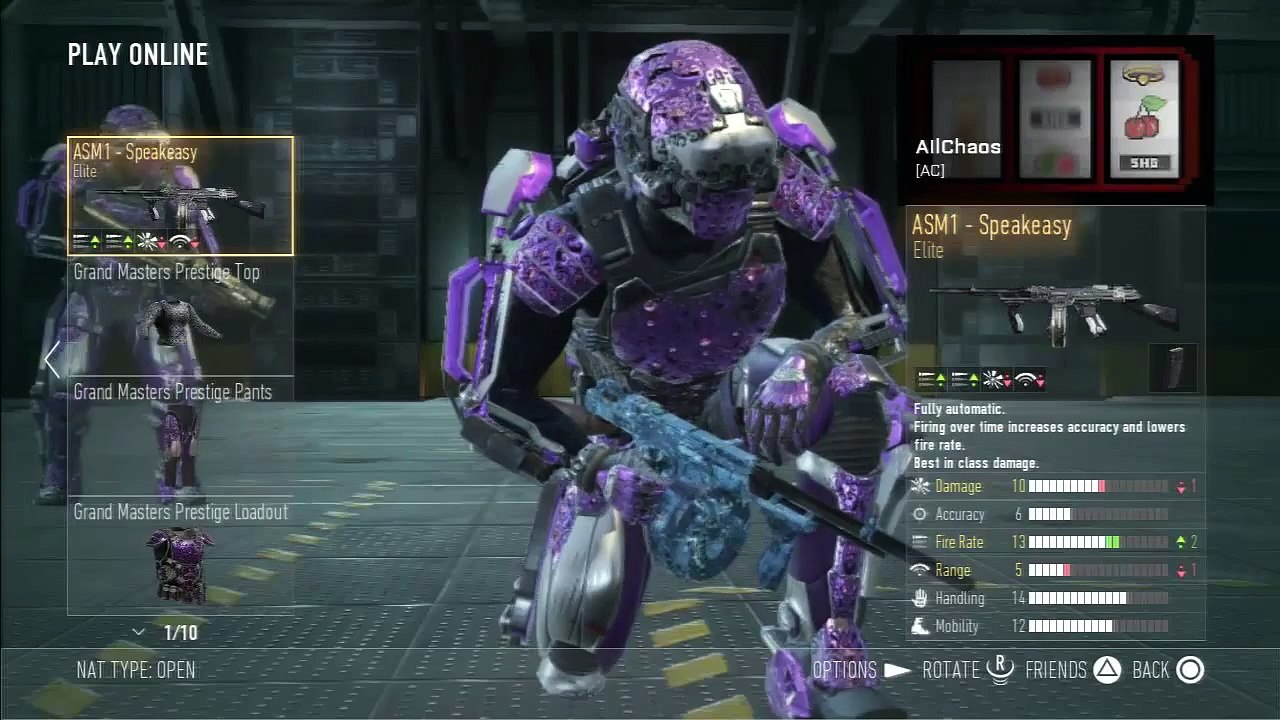Viewport: 1280px width, 720px height.
Task: Choose the Grand Masters Prestige Top item
Action: pos(180,316)
